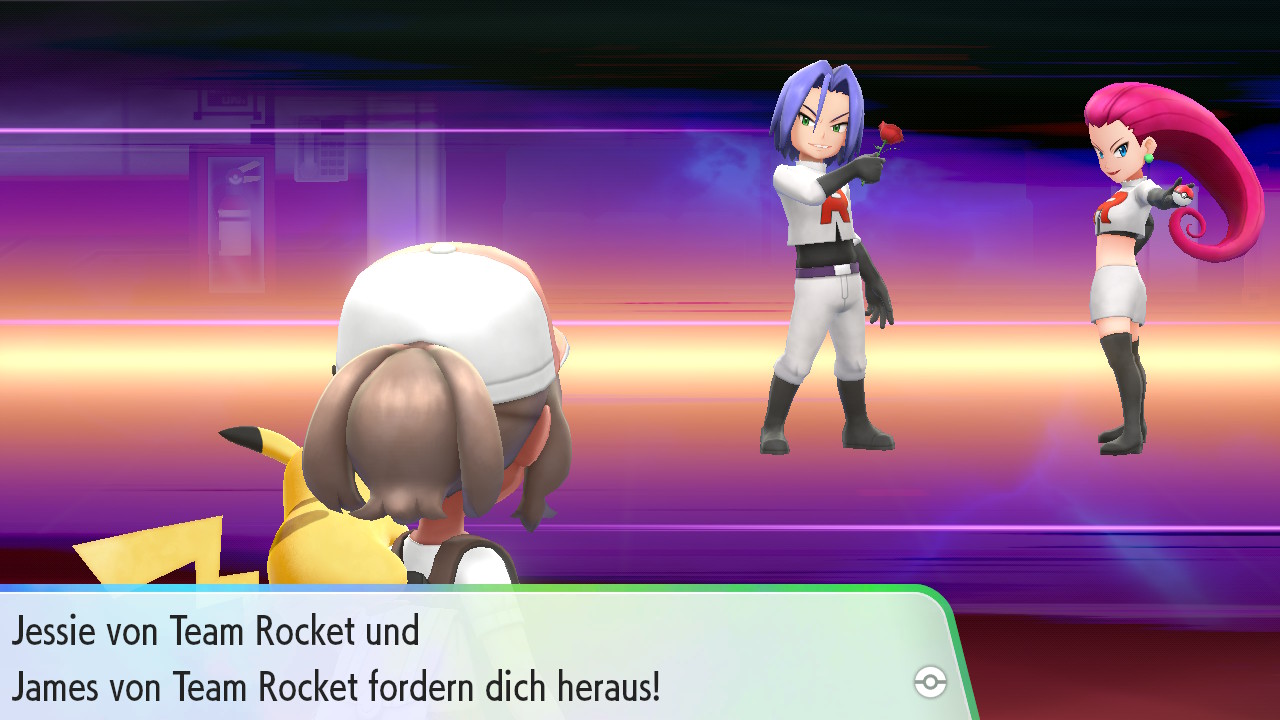Click Jessie's green earring
Image resolution: width=1280 pixels, height=720 pixels.
click(x=1148, y=158)
